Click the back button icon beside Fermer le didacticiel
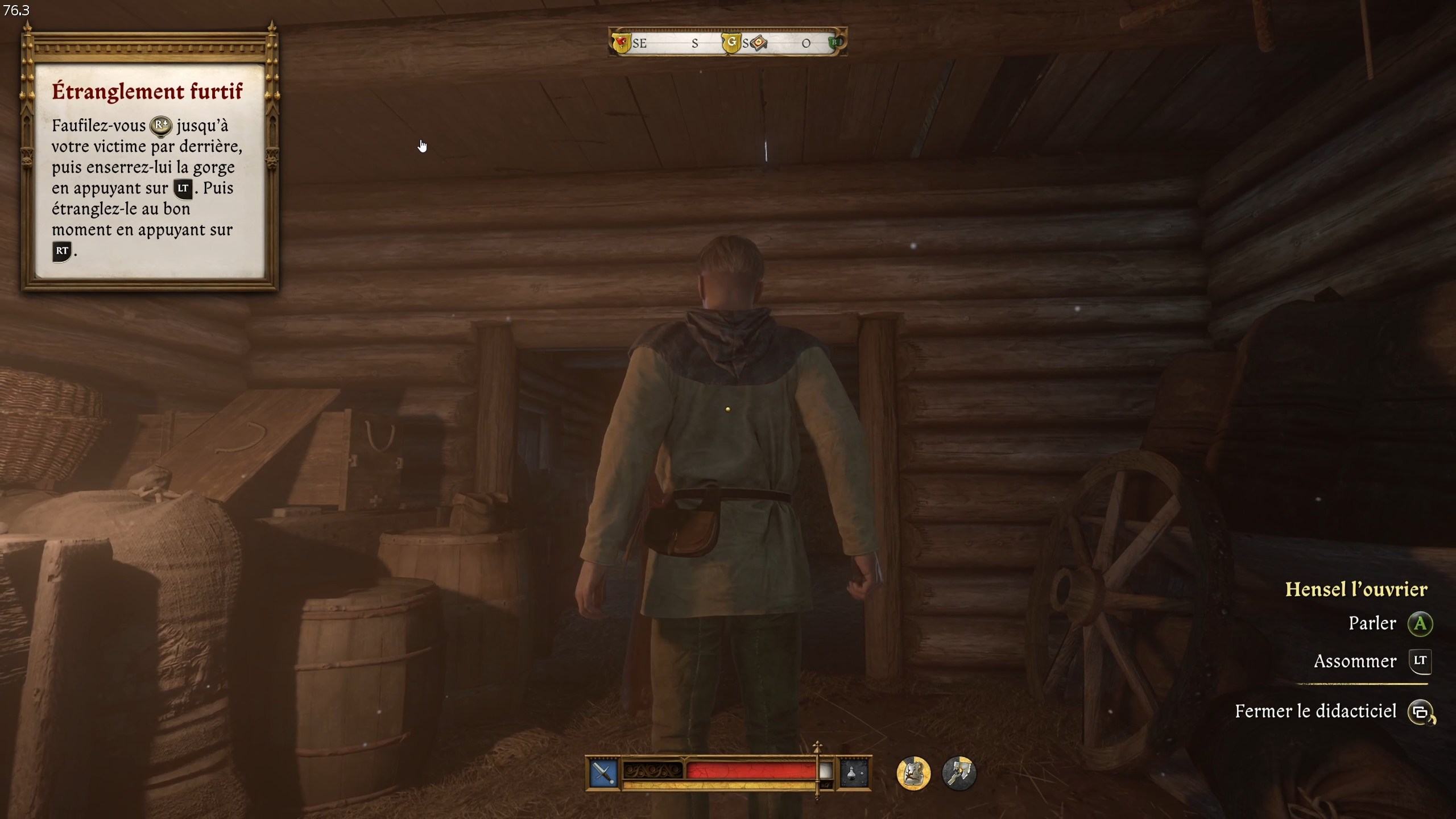Viewport: 1456px width, 819px height. click(x=1425, y=712)
